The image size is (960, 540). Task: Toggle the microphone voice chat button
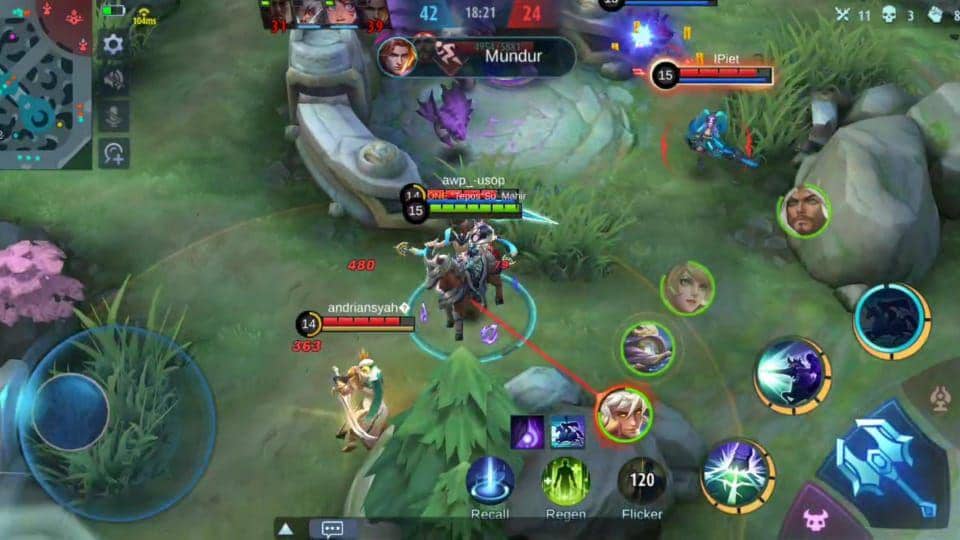click(x=114, y=116)
